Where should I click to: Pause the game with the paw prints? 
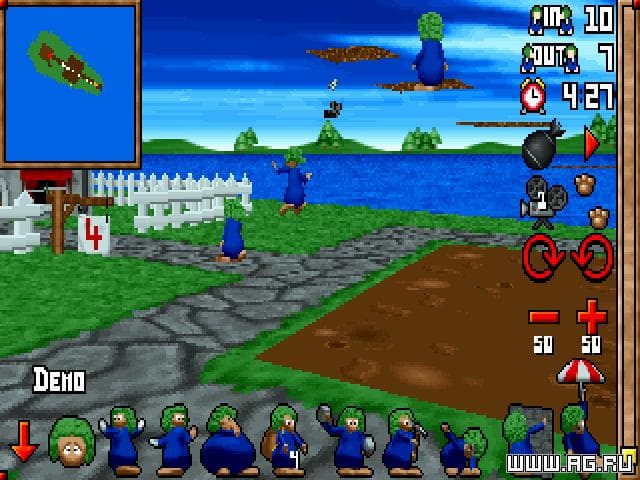(592, 200)
